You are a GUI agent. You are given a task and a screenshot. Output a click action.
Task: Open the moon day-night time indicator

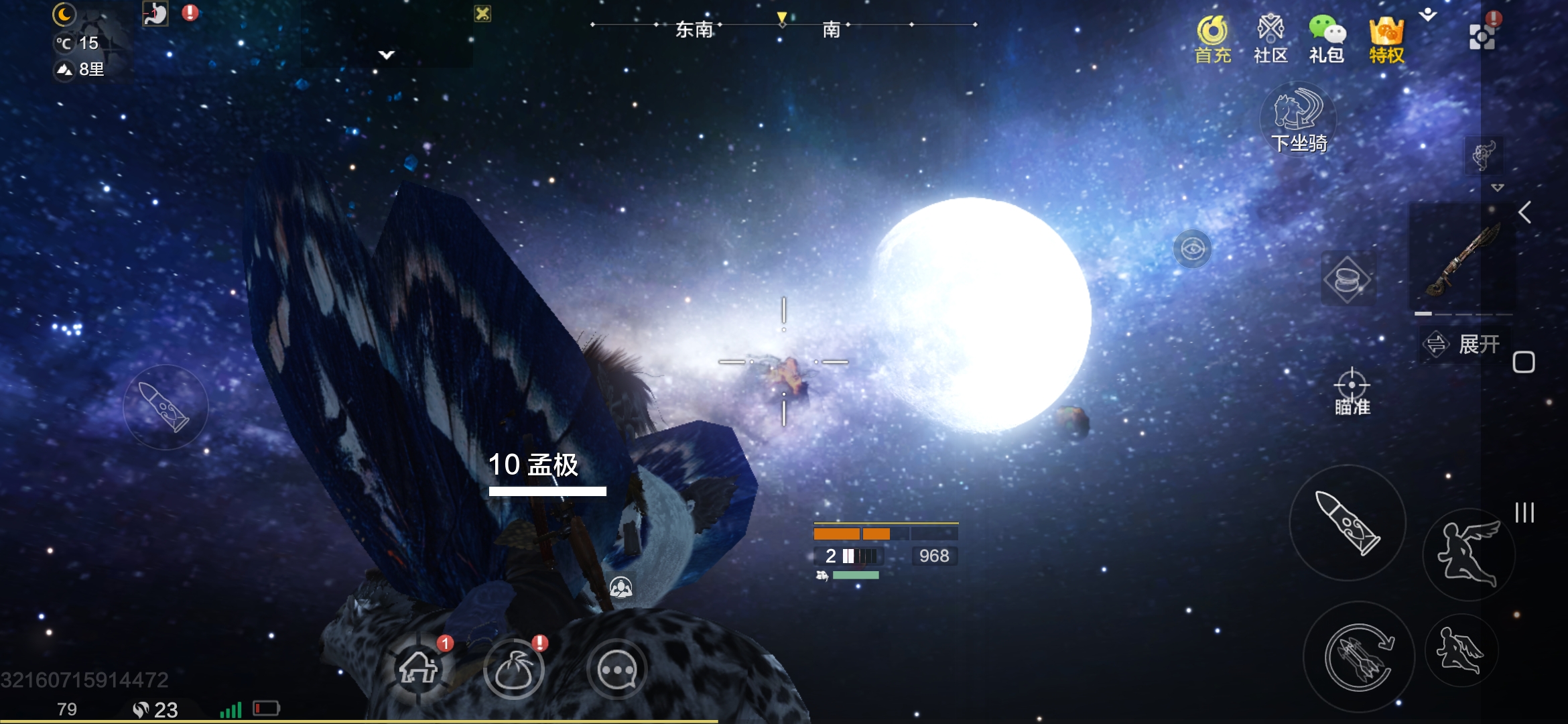coord(64,13)
